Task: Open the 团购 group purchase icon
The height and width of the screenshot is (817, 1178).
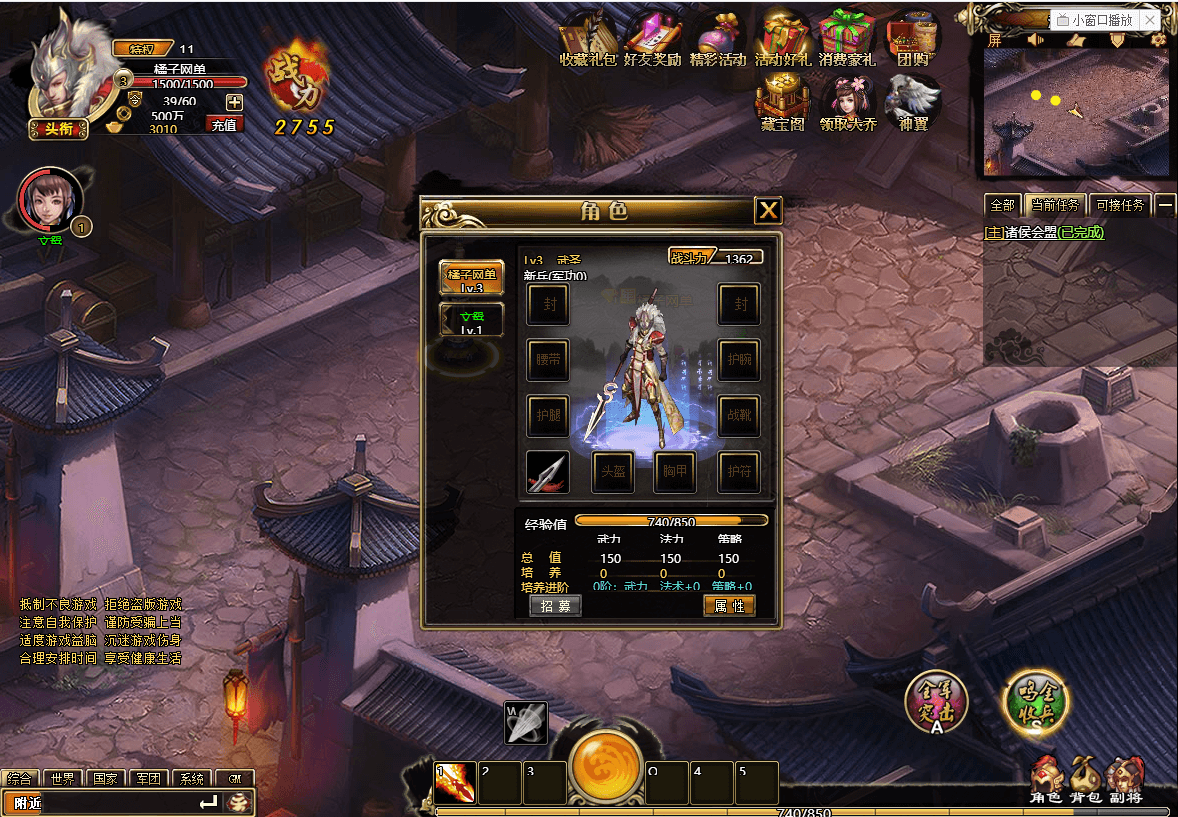Action: [912, 42]
